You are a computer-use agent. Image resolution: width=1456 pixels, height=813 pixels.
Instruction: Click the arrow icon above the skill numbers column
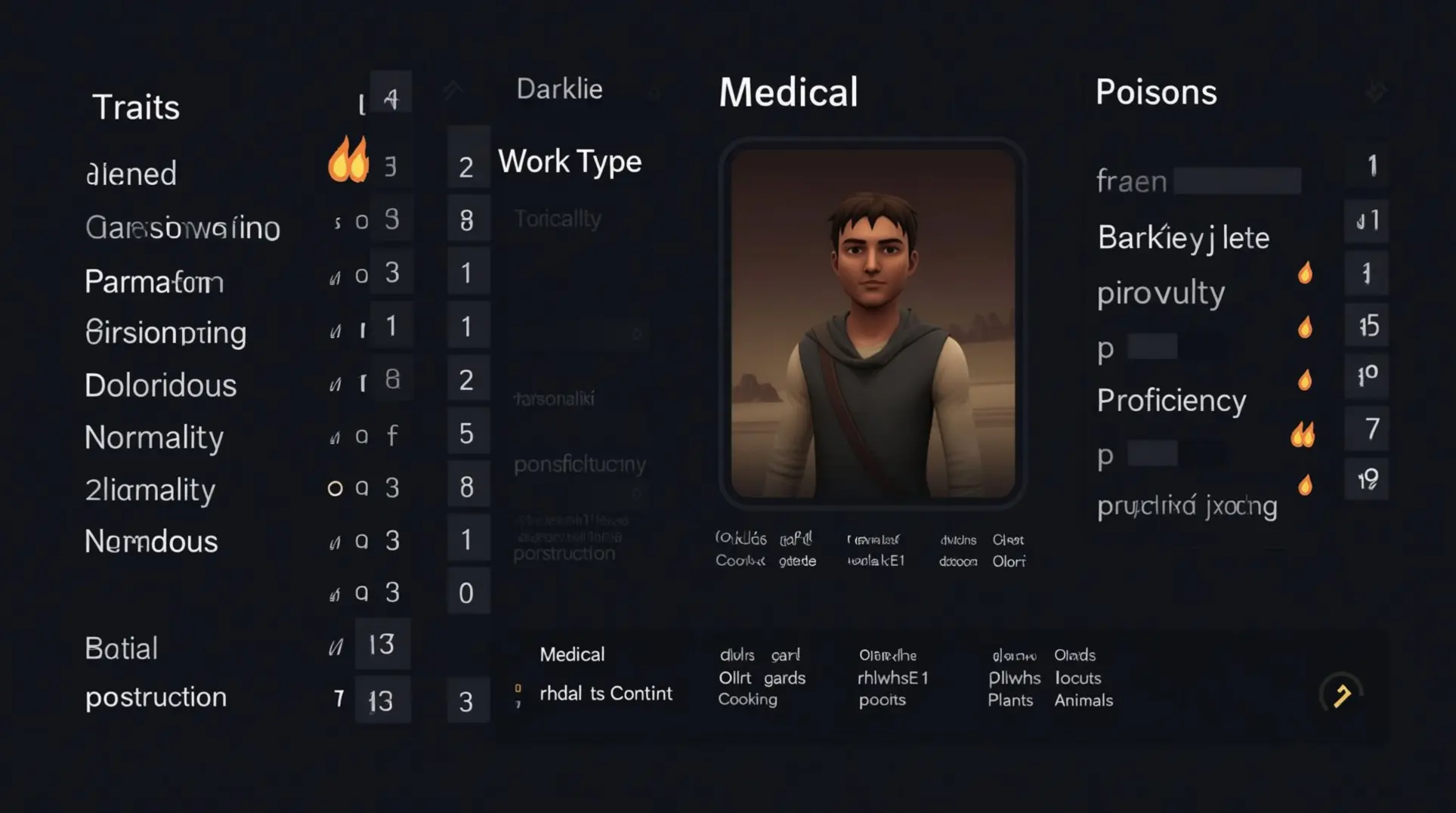[453, 88]
